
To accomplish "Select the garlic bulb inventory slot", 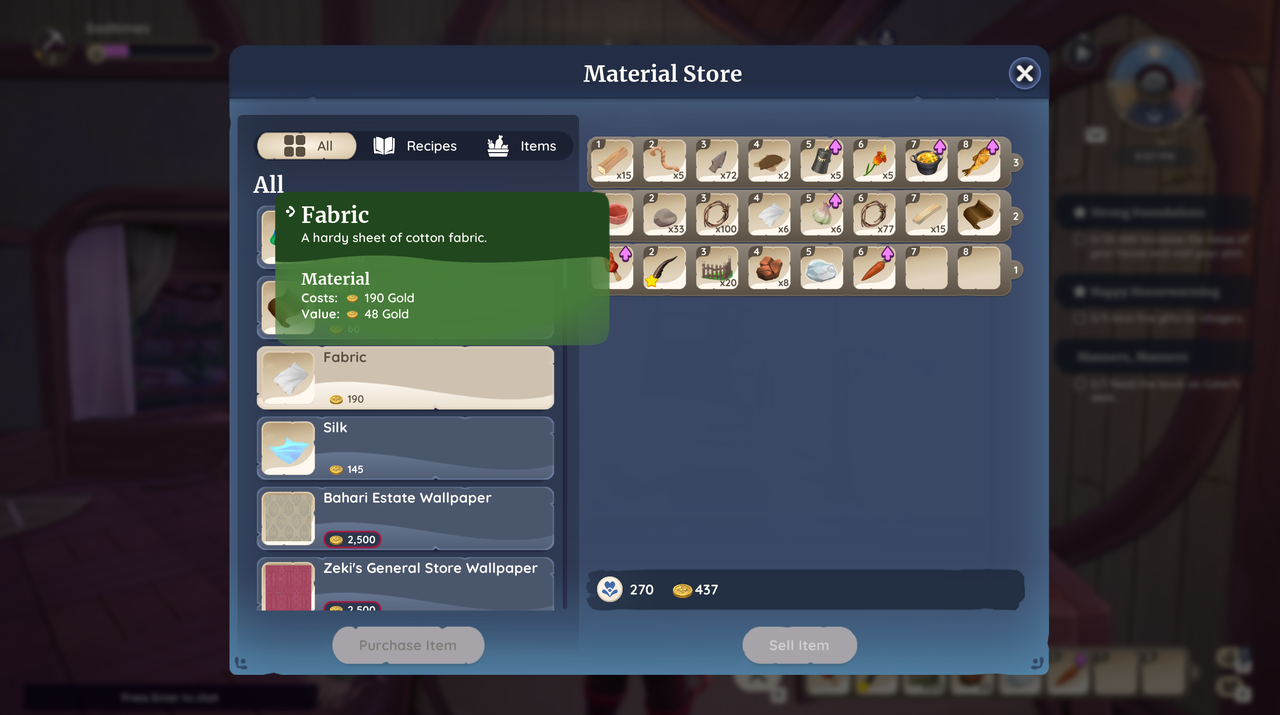I will pyautogui.click(x=822, y=215).
